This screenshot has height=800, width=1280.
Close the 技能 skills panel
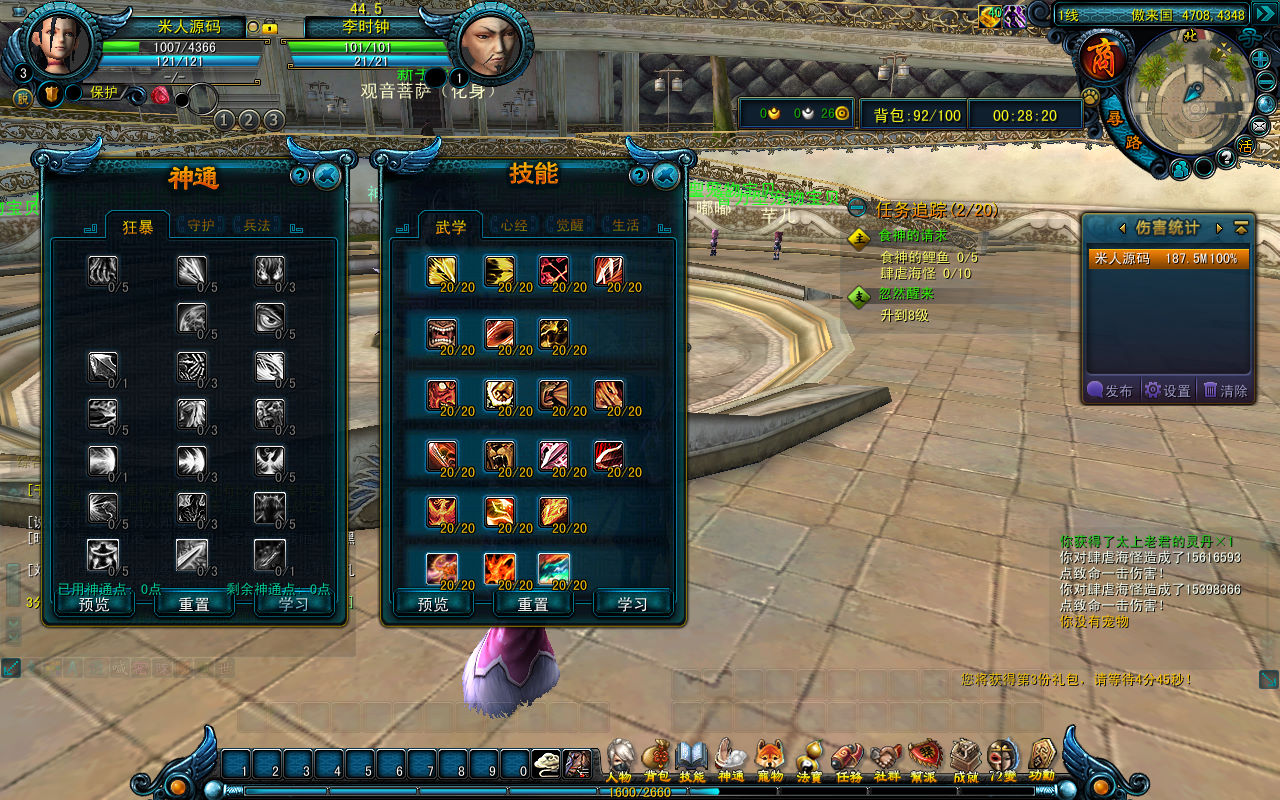click(665, 177)
